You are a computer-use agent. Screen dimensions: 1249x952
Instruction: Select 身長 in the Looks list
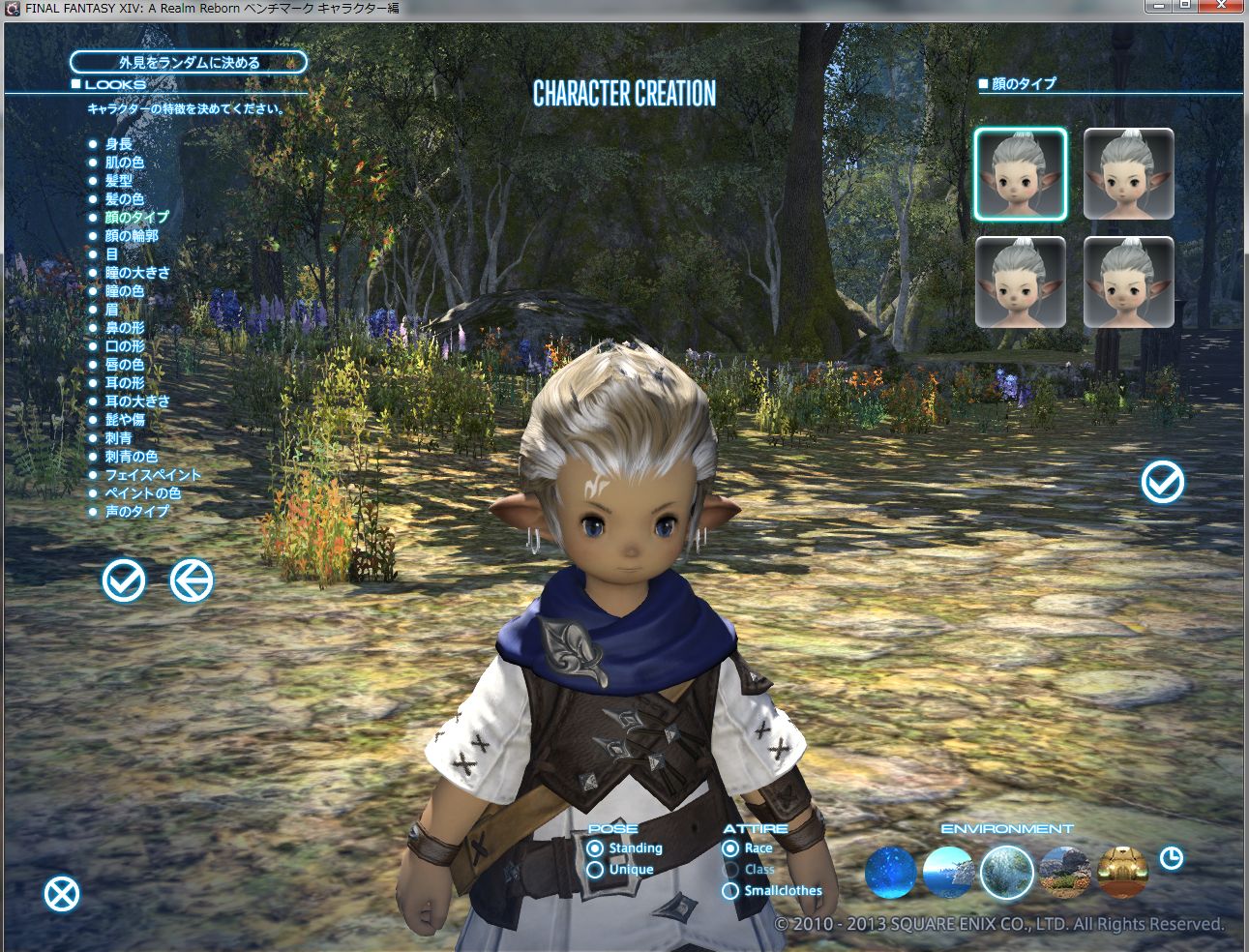(119, 144)
